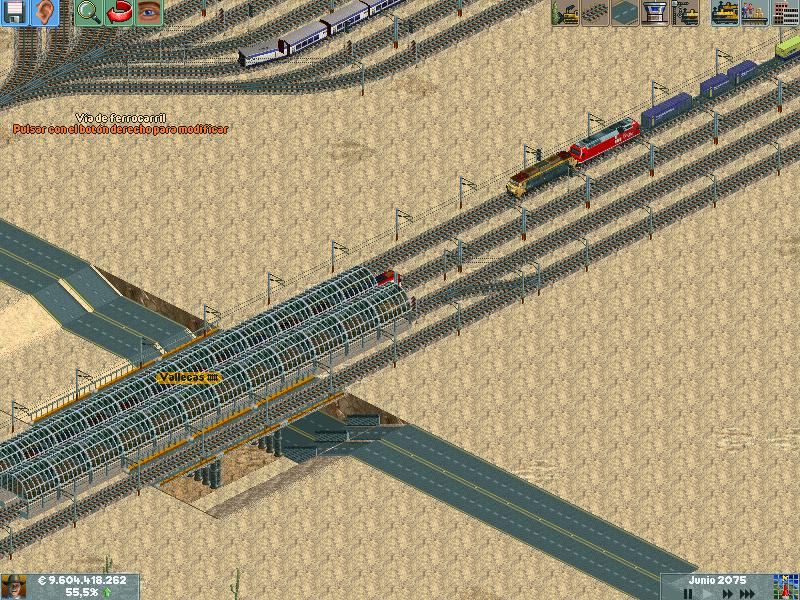
Task: Pause the game
Action: pyautogui.click(x=688, y=593)
